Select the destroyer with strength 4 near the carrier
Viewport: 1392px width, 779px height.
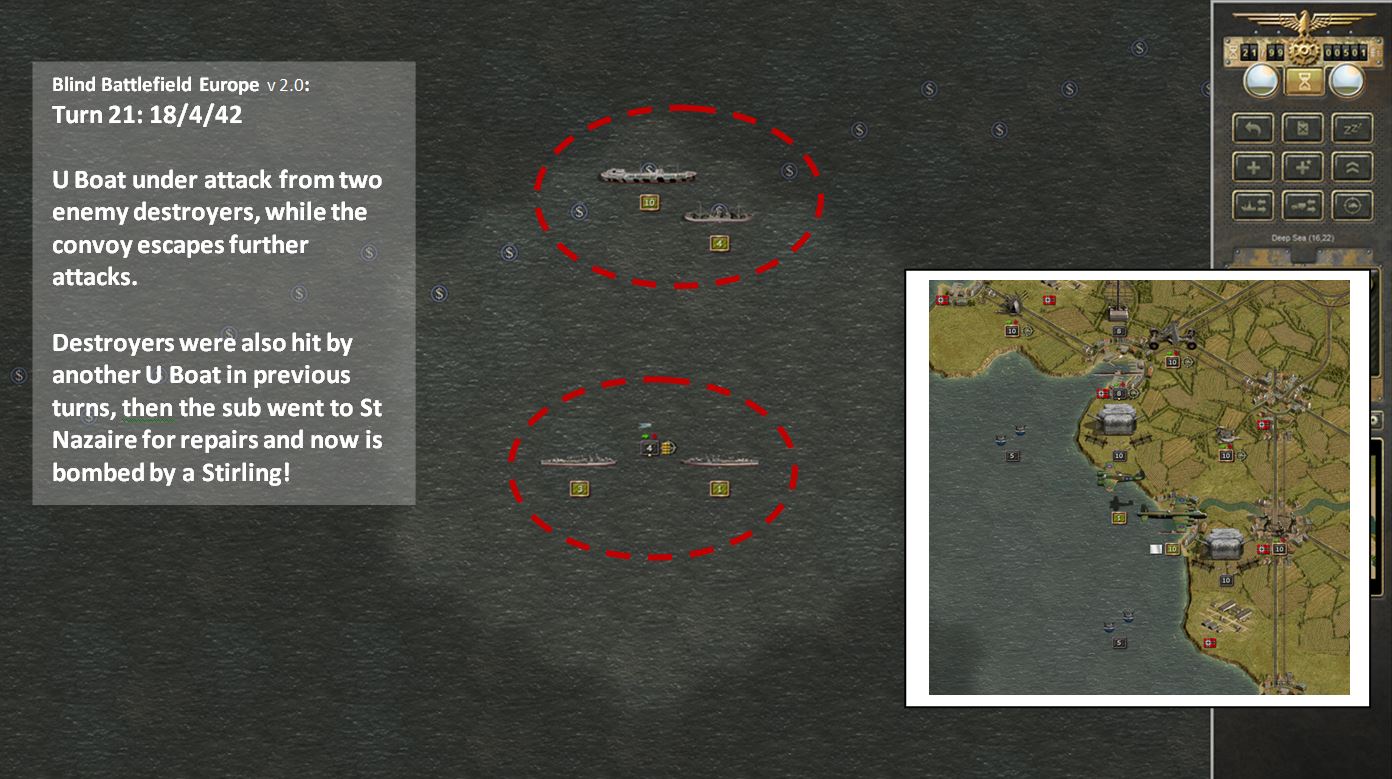tap(718, 215)
